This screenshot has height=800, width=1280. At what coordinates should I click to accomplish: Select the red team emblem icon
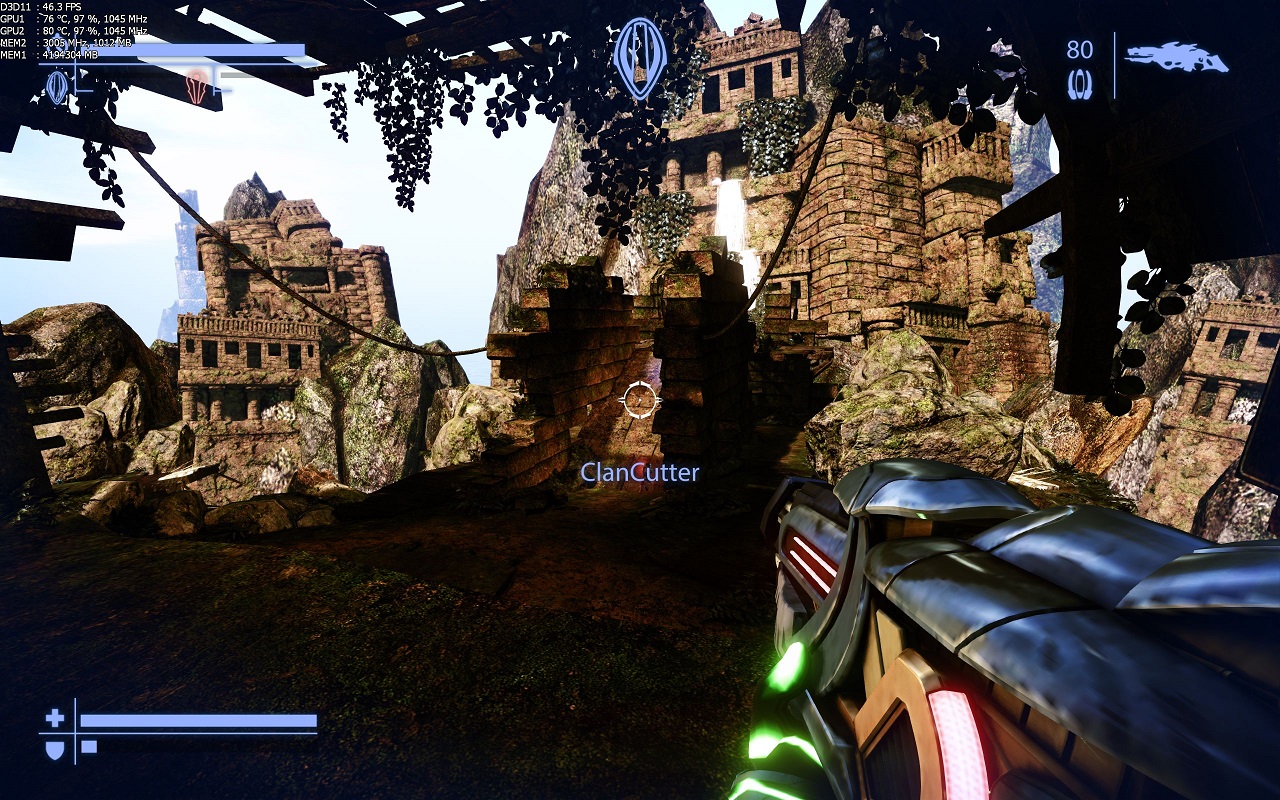click(x=198, y=85)
